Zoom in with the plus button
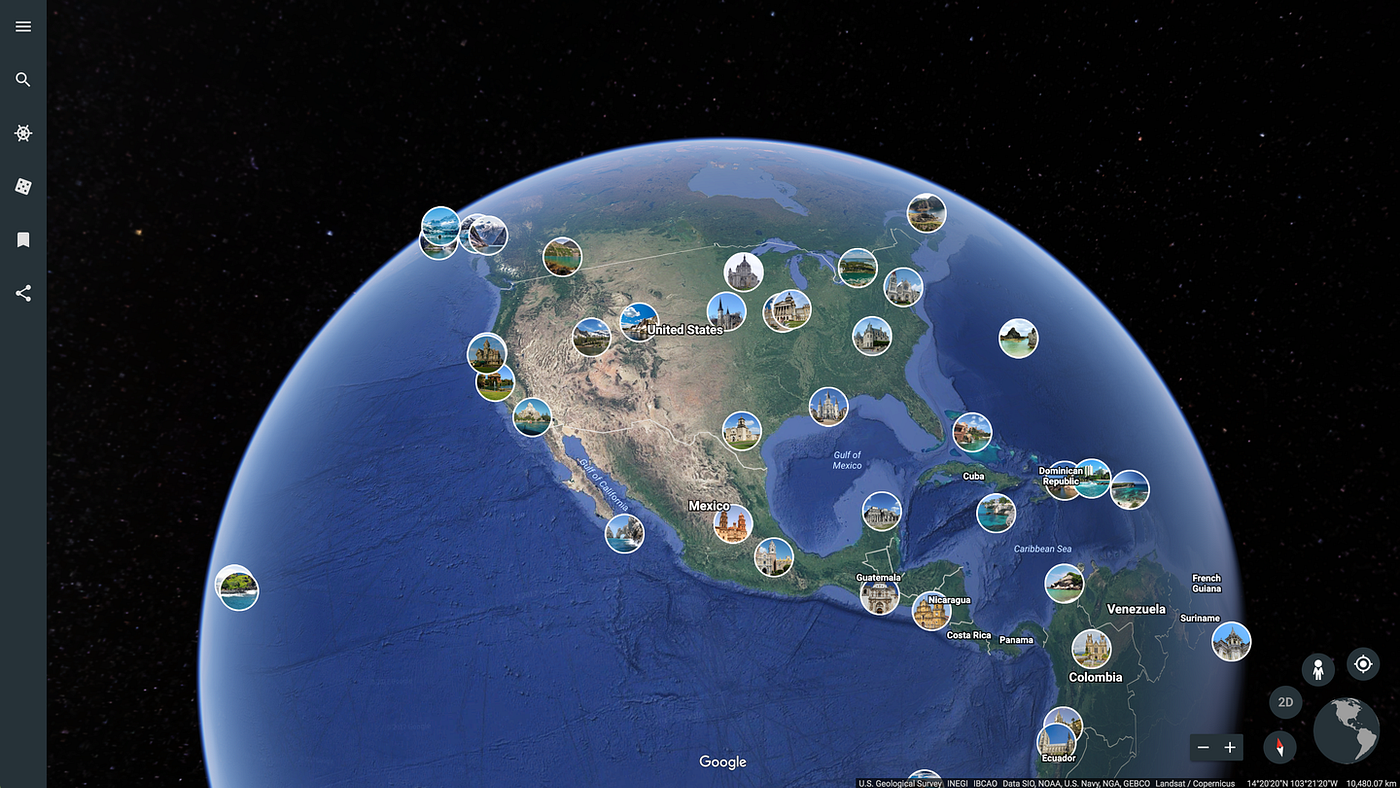 (1230, 747)
